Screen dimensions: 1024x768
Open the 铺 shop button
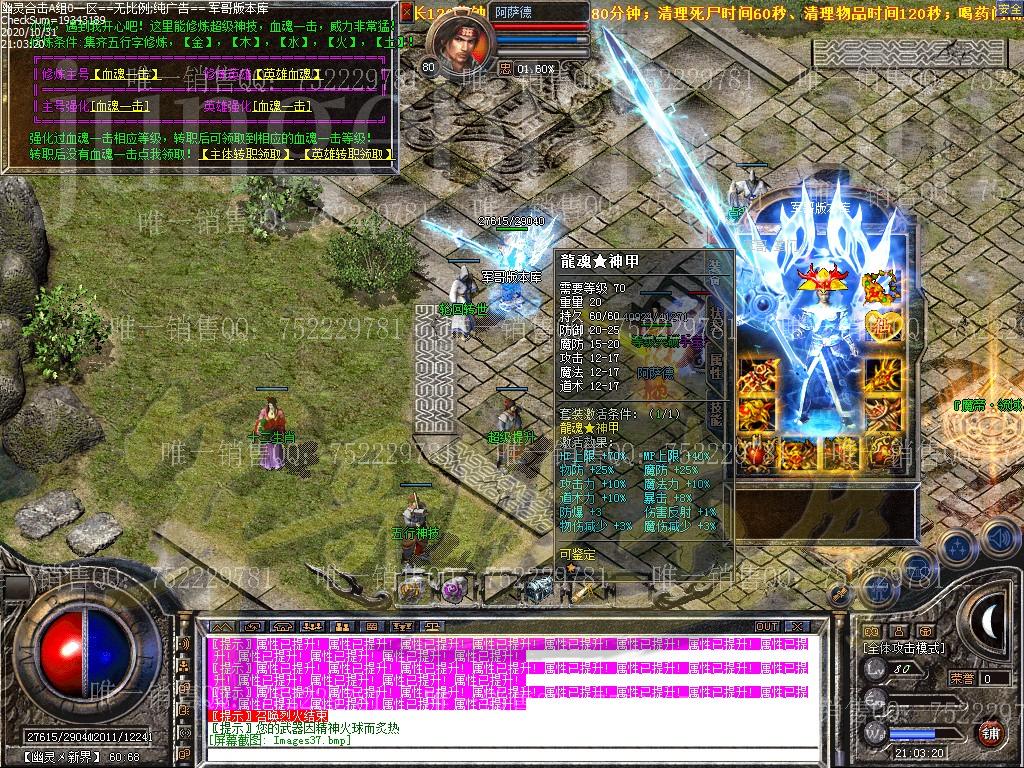[990, 733]
